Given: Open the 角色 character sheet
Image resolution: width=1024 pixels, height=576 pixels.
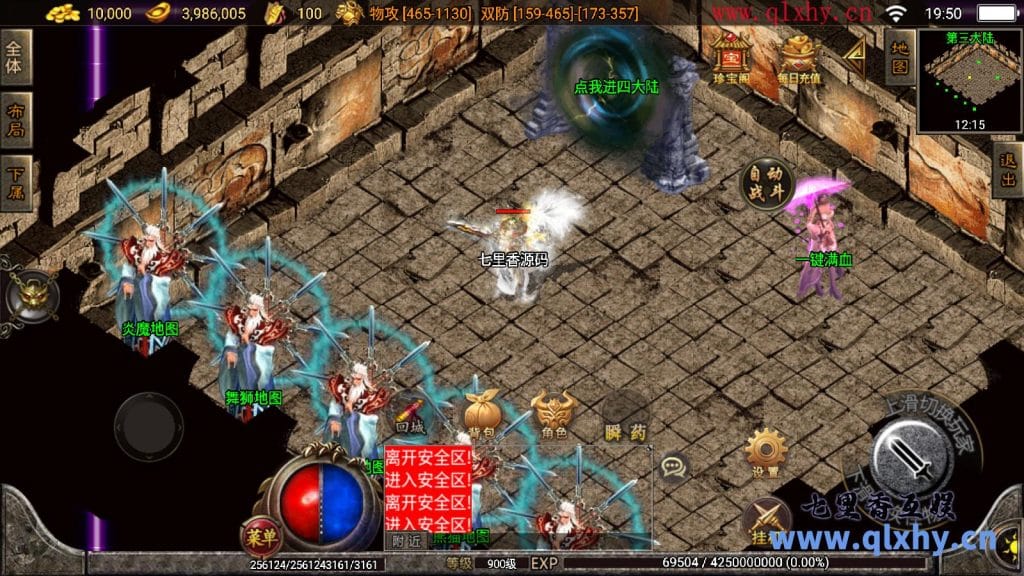Looking at the screenshot, I should (553, 413).
